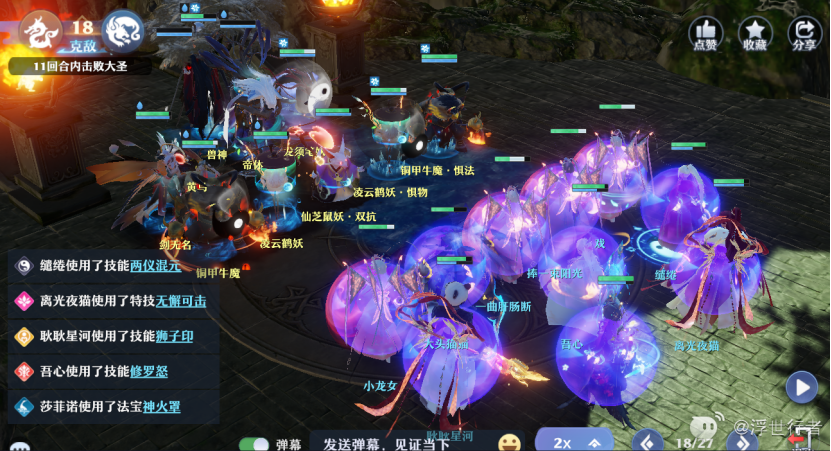Like the battle replay with 点赞
This screenshot has width=831, height=451.
706,33
